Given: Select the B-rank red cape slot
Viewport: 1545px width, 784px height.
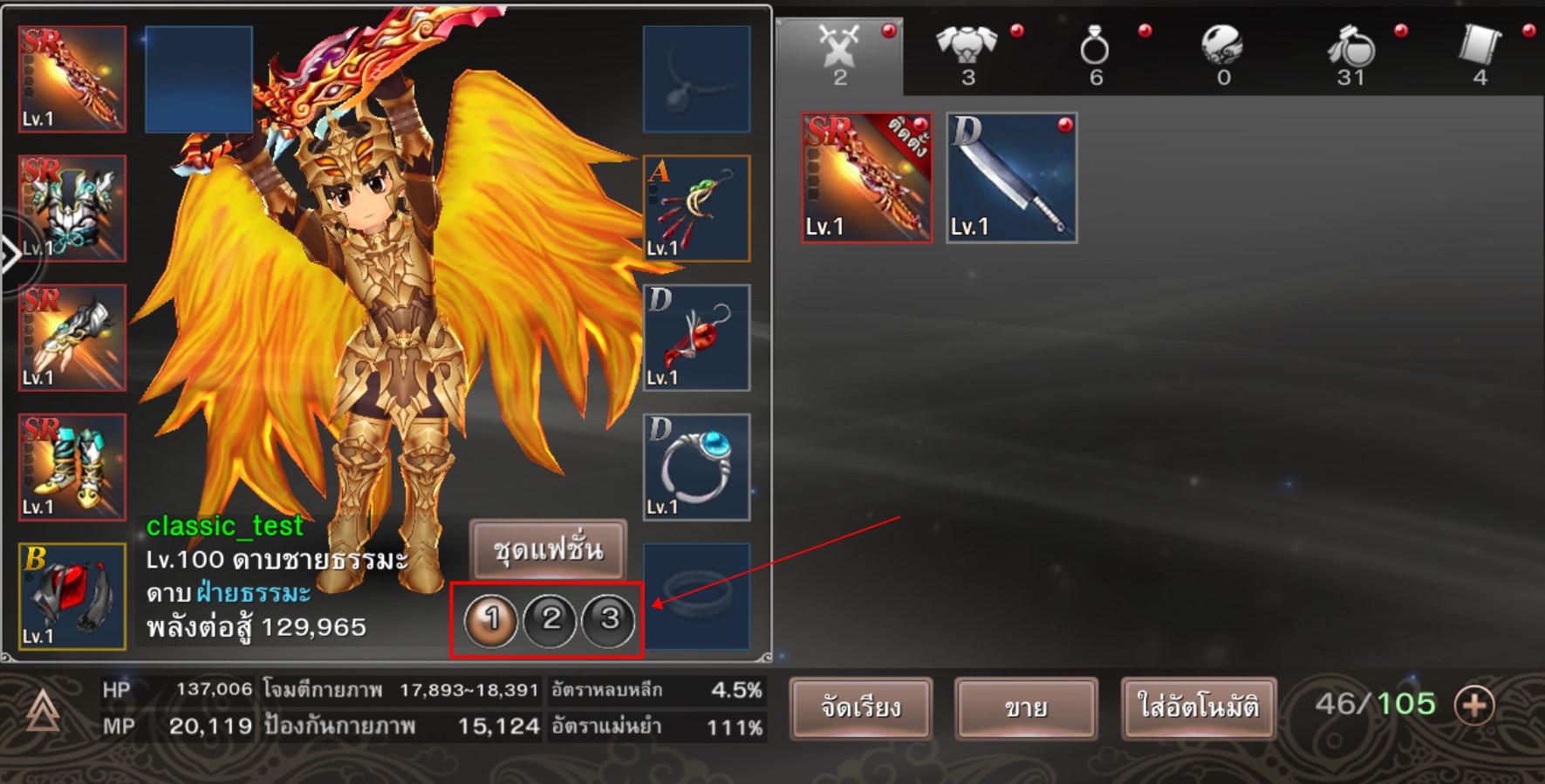Looking at the screenshot, I should coord(72,597).
